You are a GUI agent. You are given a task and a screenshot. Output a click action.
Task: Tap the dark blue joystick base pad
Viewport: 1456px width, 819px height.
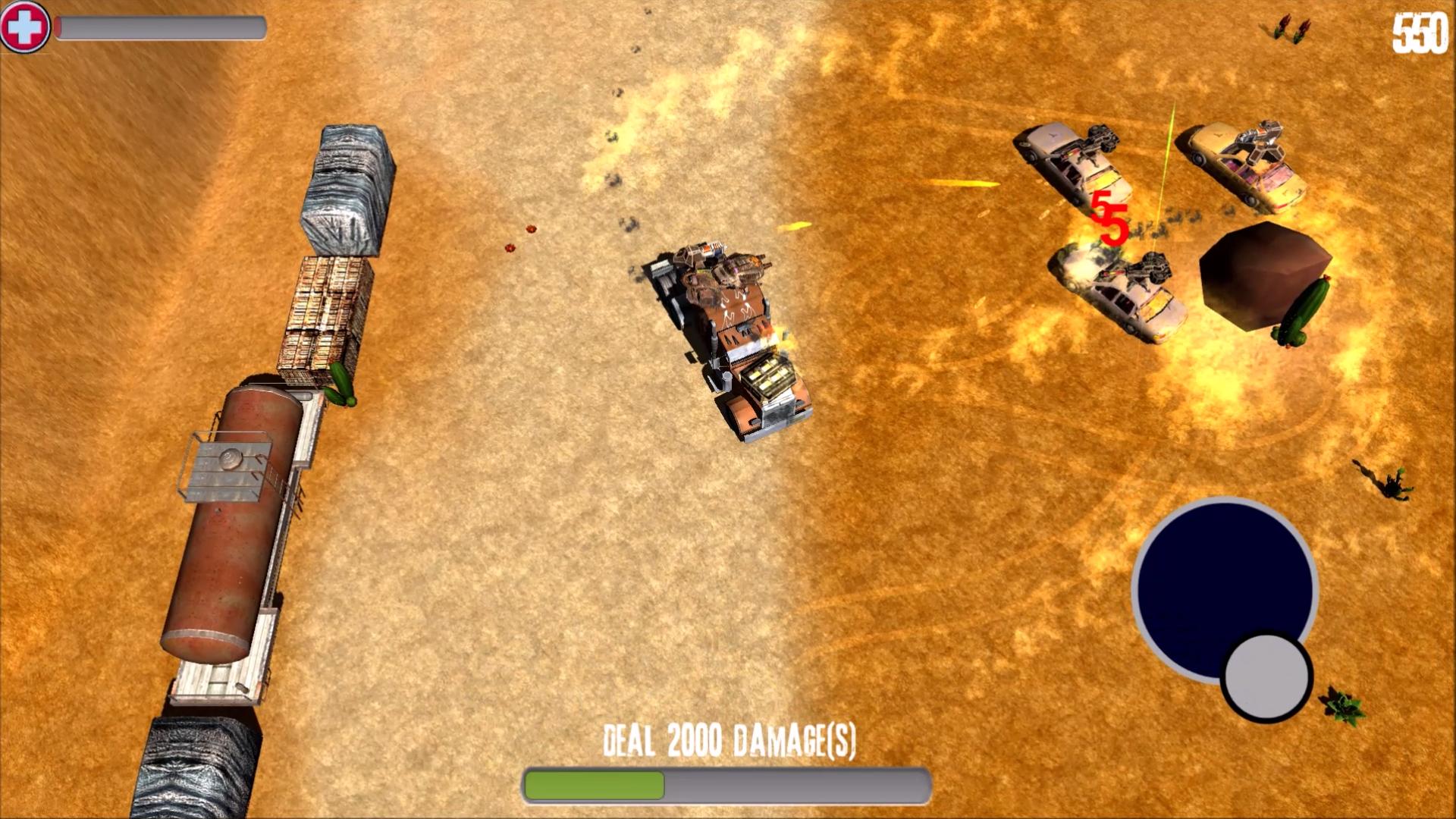(1210, 576)
